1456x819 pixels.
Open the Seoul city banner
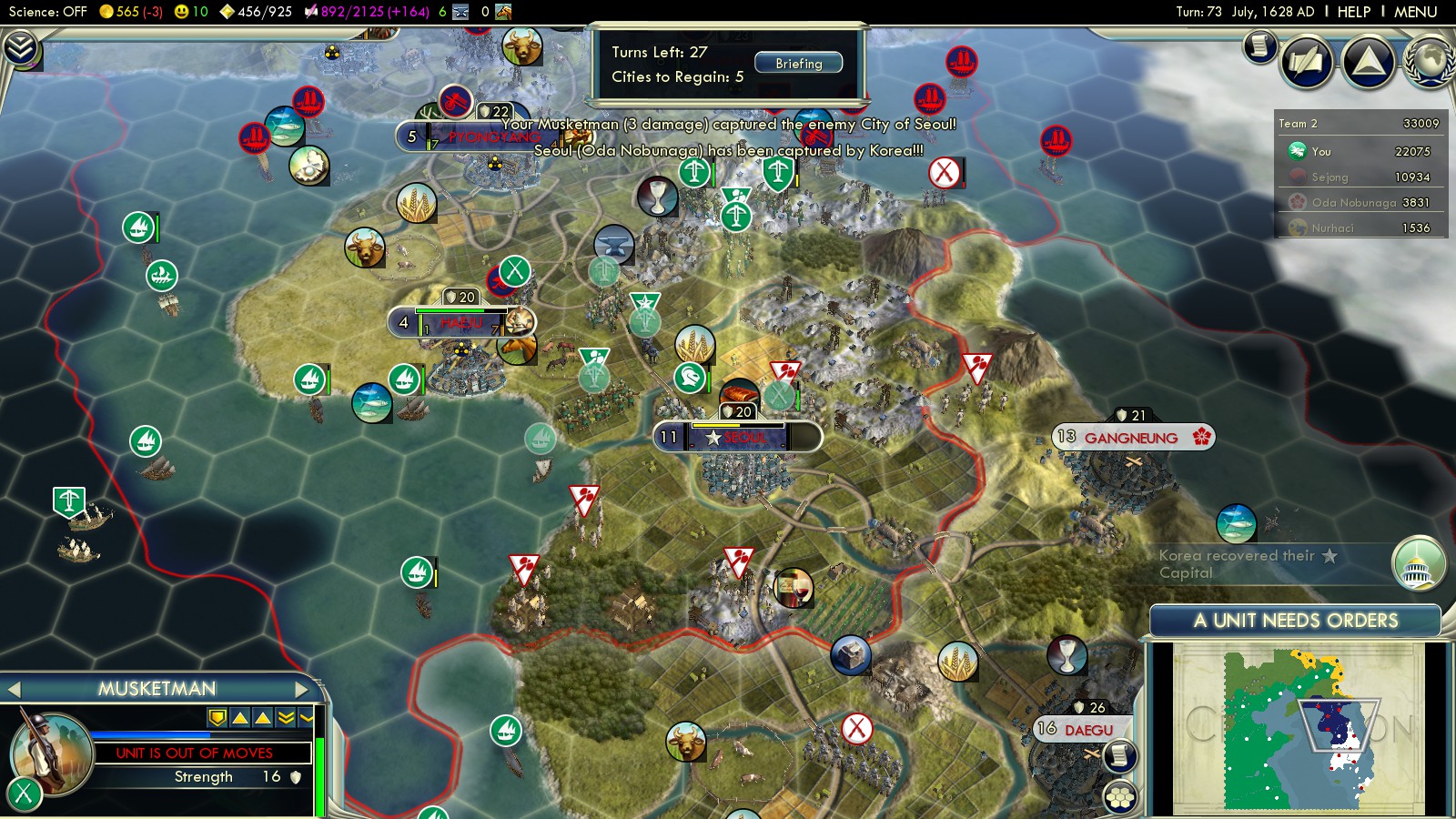coord(737,438)
